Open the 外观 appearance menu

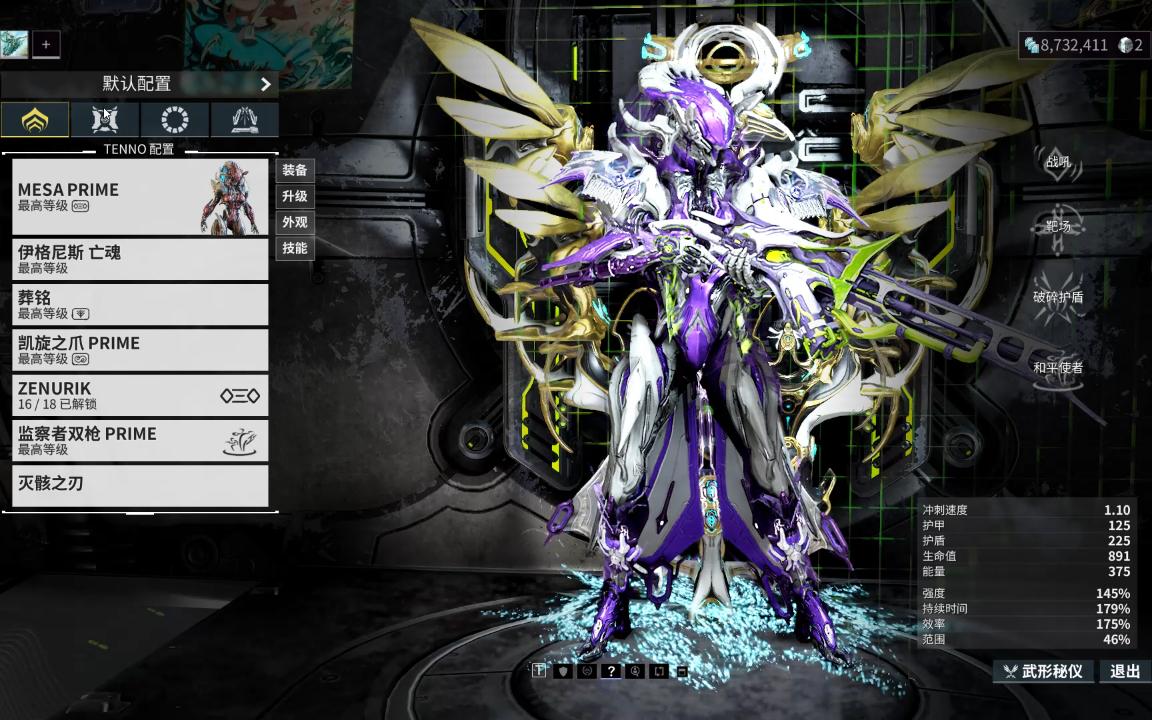point(295,222)
